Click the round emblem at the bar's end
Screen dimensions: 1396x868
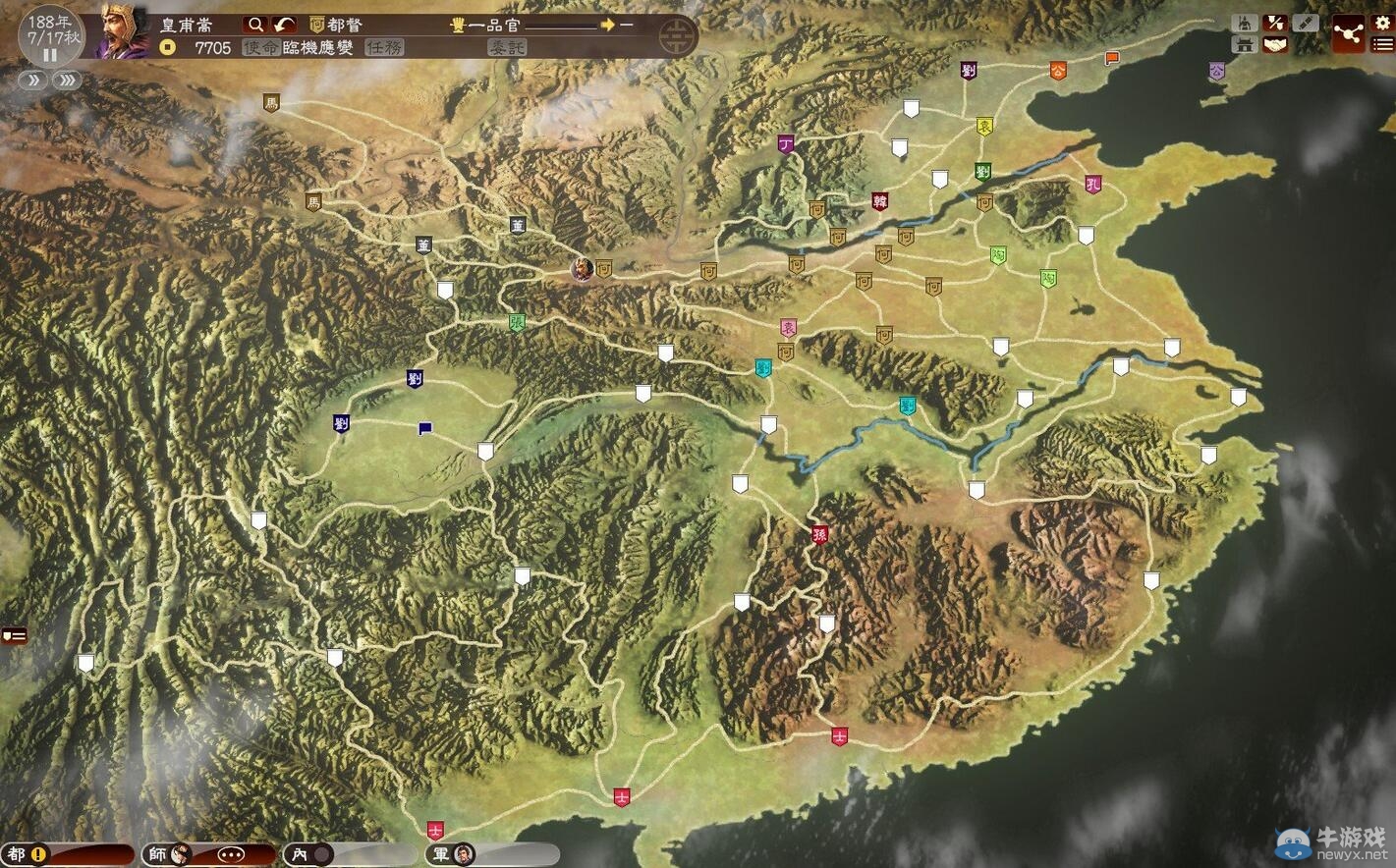tap(675, 36)
